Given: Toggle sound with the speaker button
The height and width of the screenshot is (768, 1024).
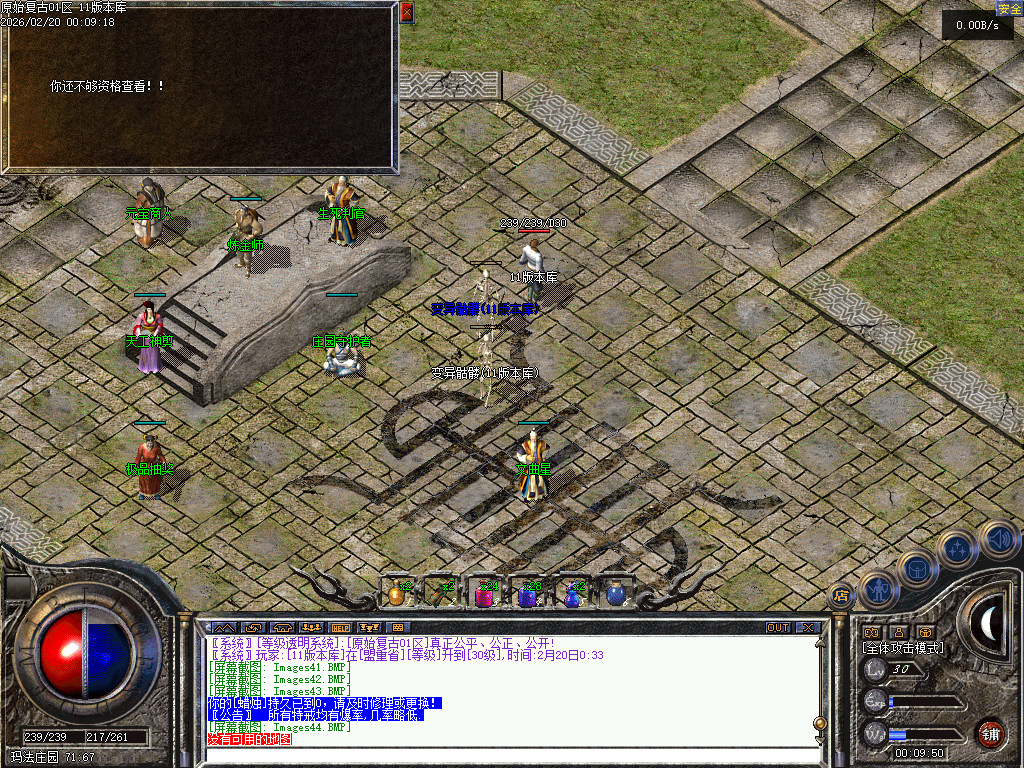Looking at the screenshot, I should (997, 539).
